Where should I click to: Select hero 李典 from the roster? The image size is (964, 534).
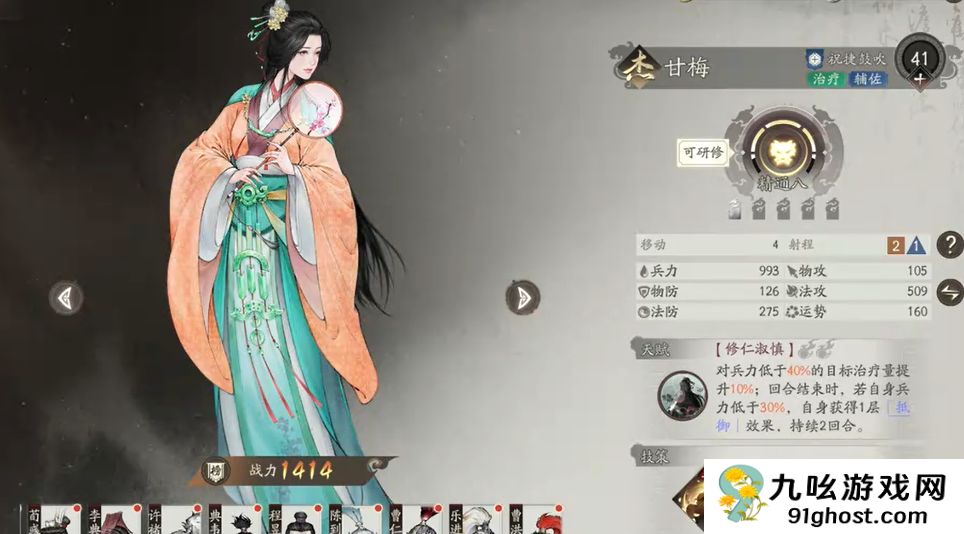[110, 520]
